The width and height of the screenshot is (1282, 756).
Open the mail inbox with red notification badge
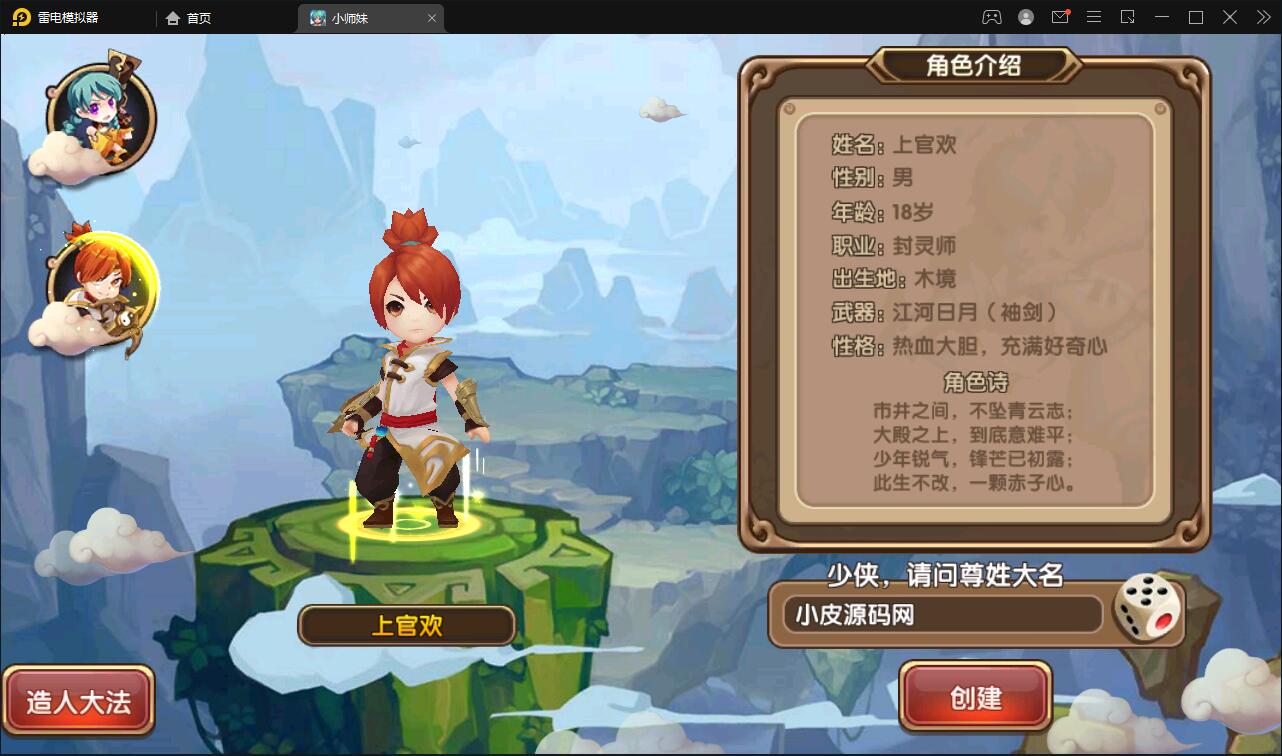pyautogui.click(x=1061, y=17)
